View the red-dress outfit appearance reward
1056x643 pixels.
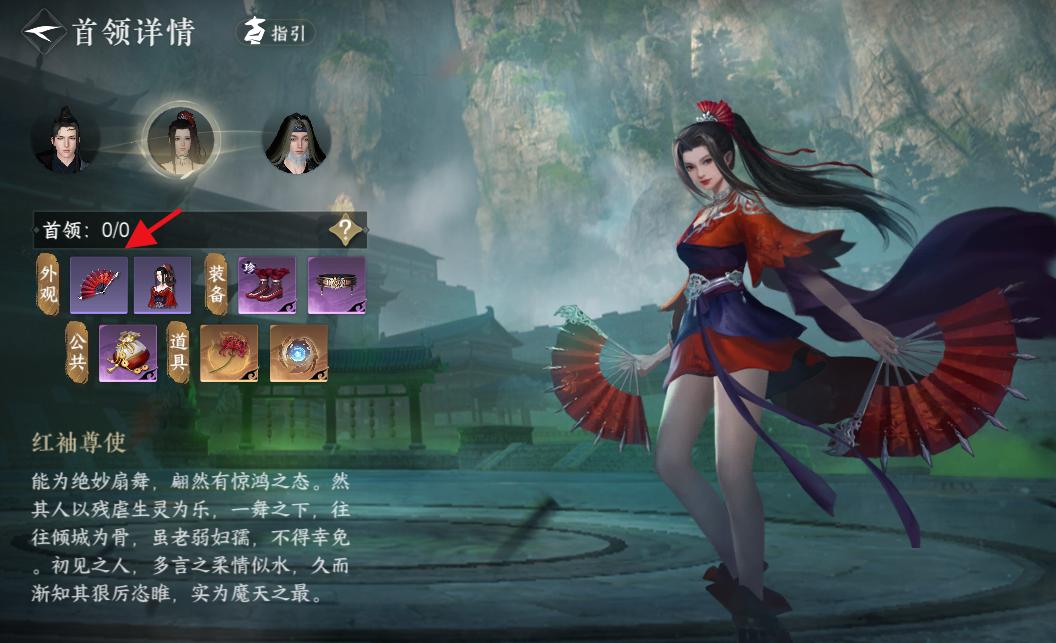(162, 286)
